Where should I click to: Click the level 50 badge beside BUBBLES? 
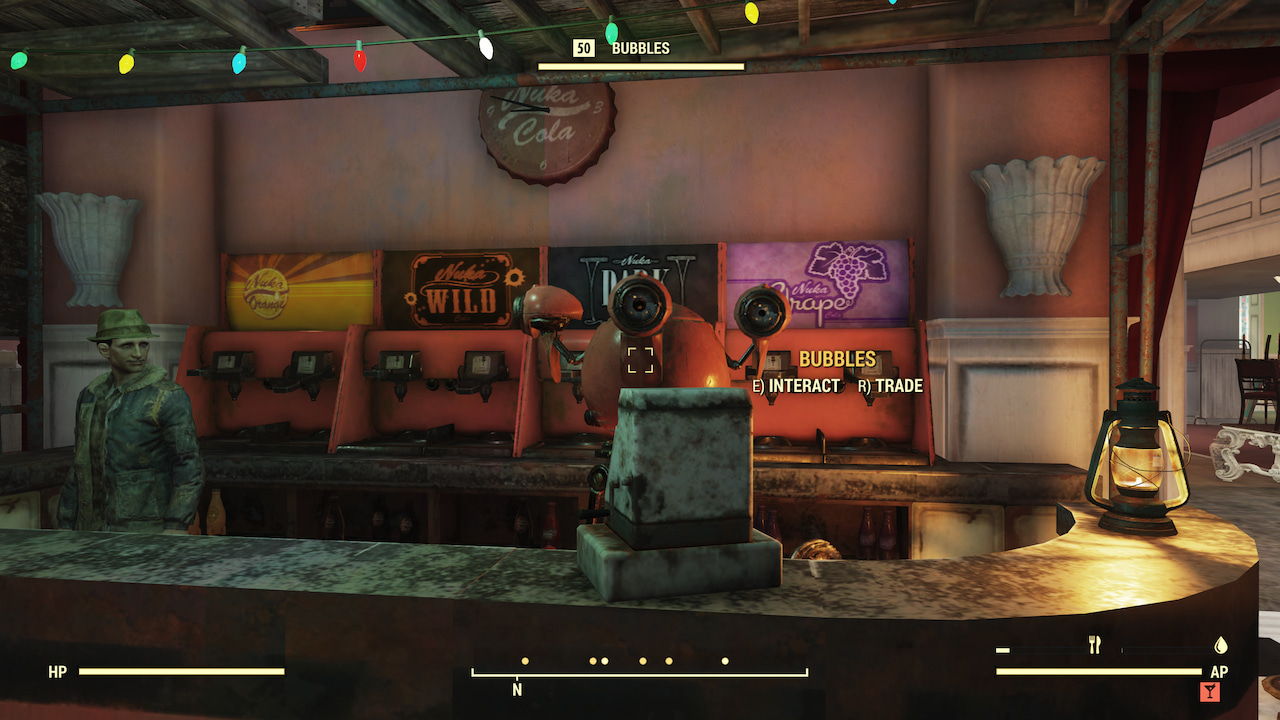(x=583, y=47)
